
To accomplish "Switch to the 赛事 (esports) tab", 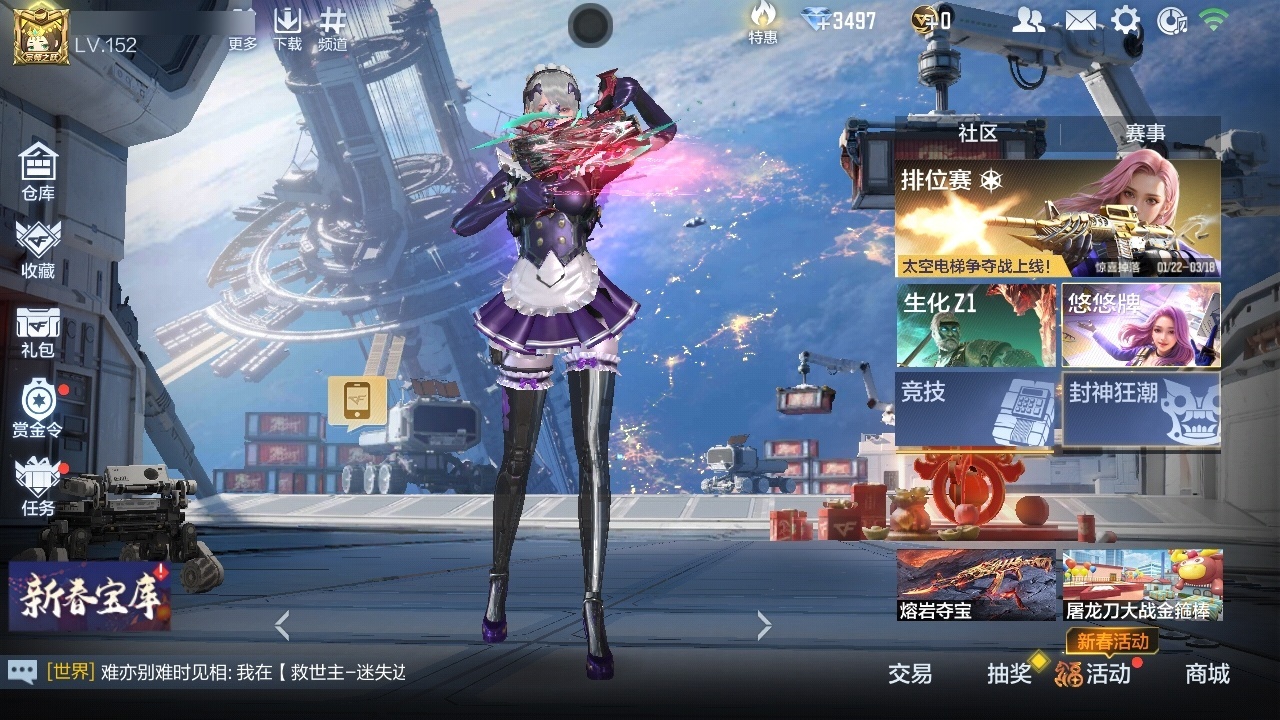I will tap(1145, 131).
